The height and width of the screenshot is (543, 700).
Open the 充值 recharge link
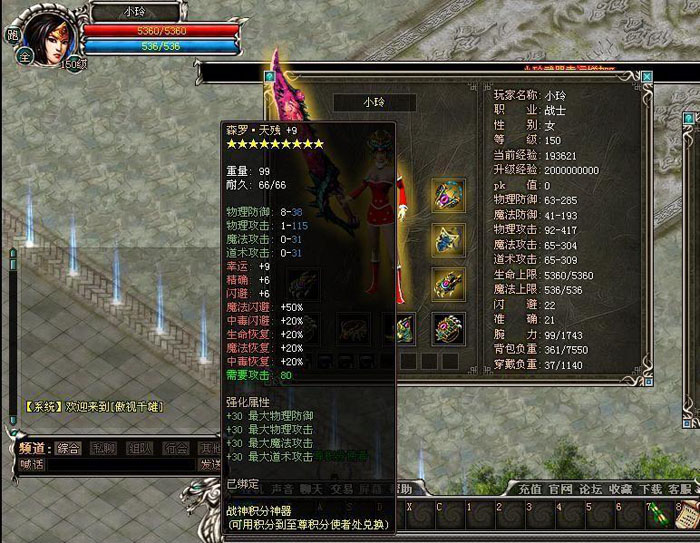tap(530, 489)
